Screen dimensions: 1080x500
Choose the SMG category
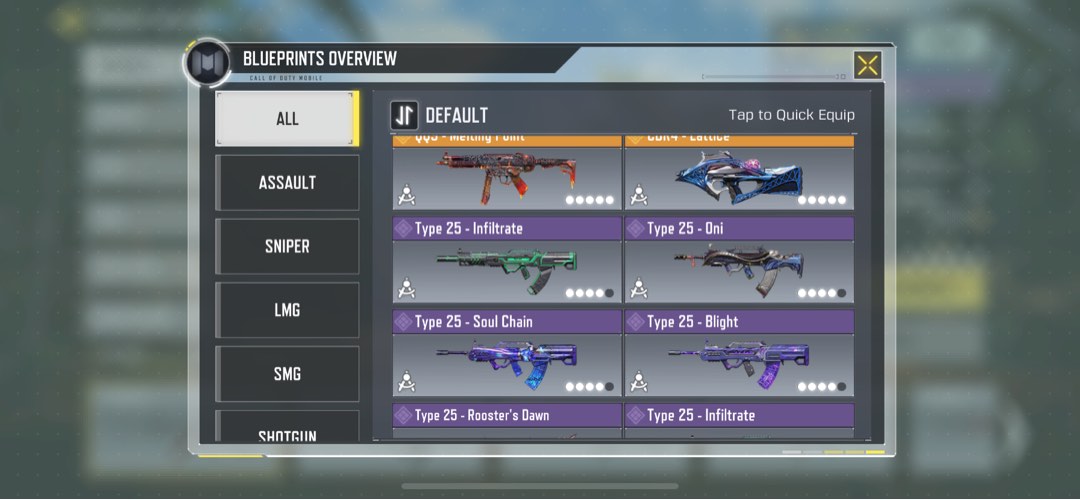(287, 374)
